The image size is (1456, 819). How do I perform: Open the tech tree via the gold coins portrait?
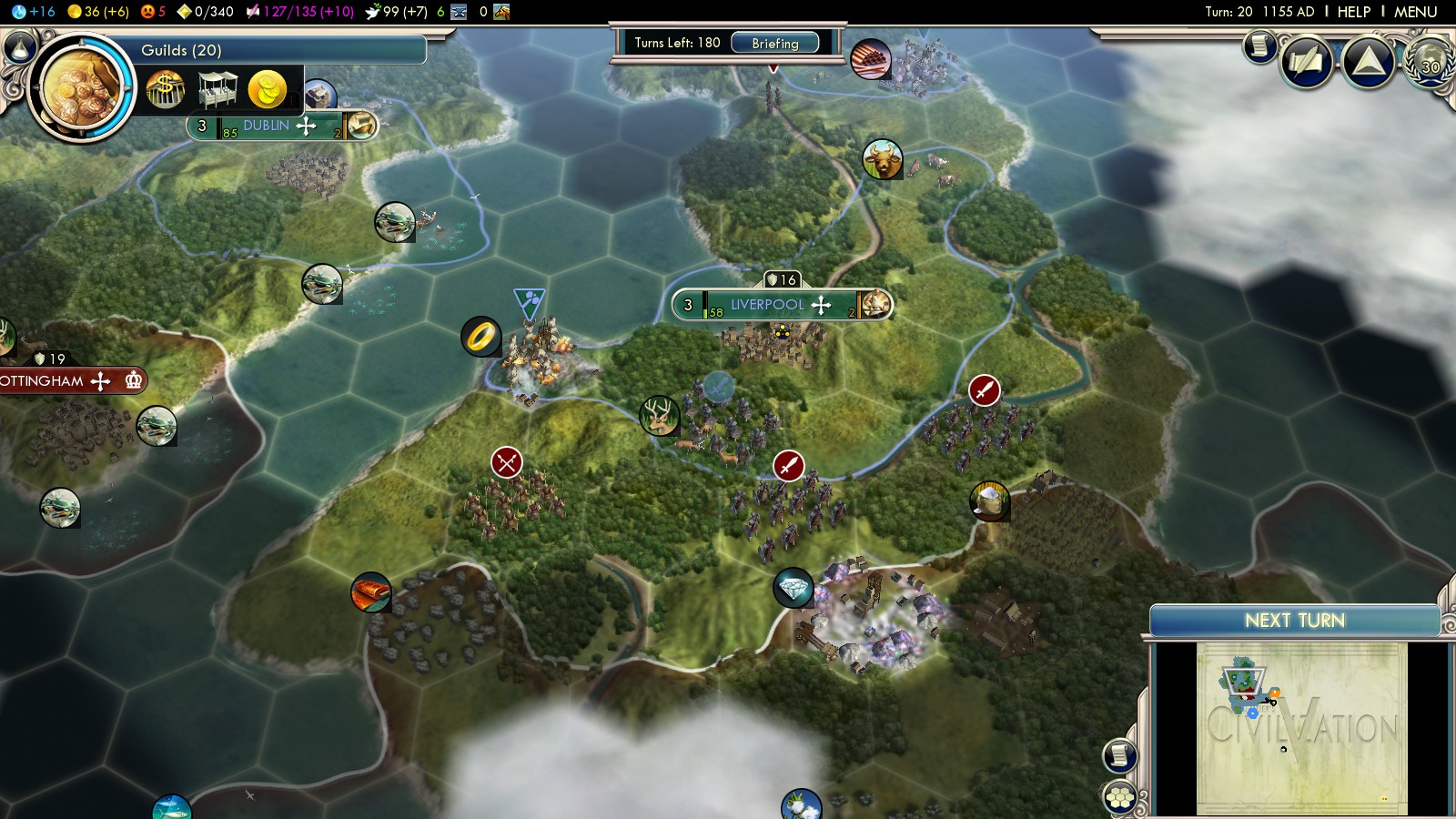coord(81,87)
